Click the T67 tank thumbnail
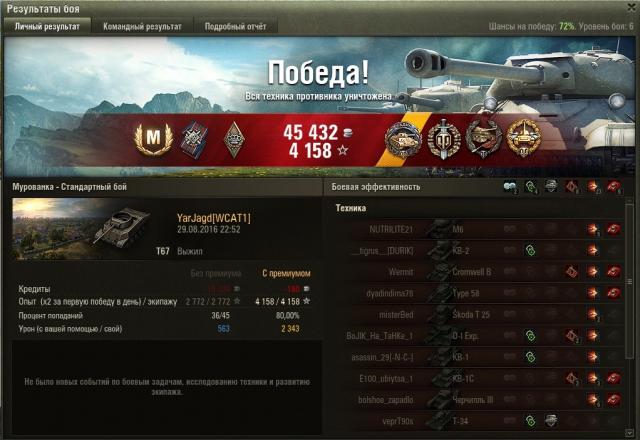 point(88,229)
